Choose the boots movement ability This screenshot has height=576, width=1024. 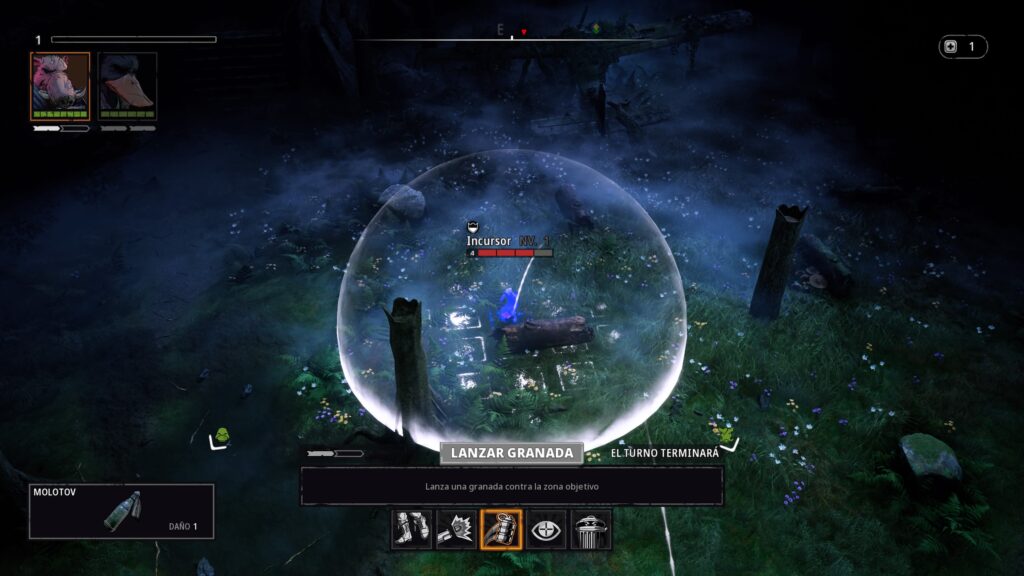pyautogui.click(x=411, y=529)
